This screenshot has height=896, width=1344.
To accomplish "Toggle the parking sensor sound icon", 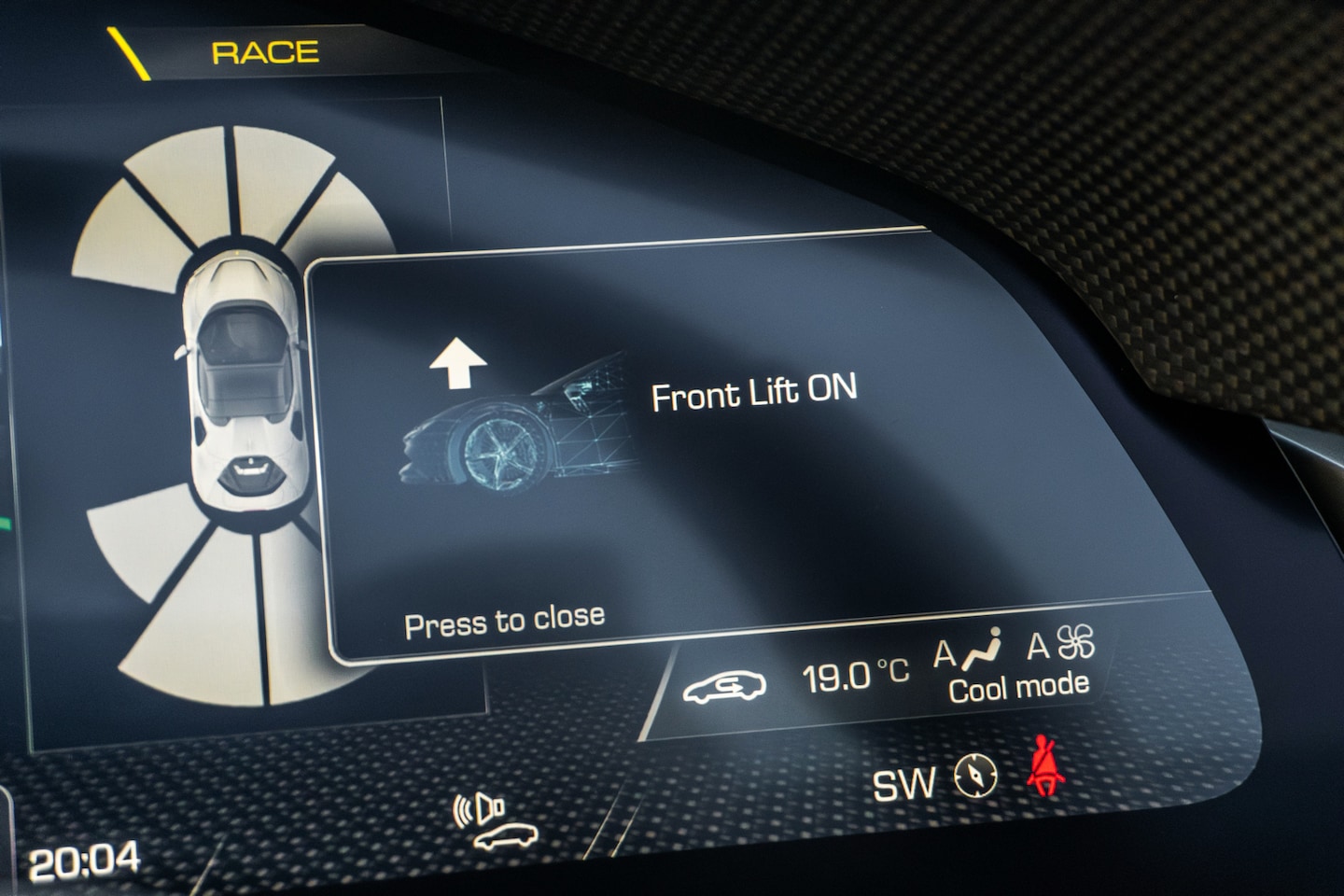I will [493, 821].
